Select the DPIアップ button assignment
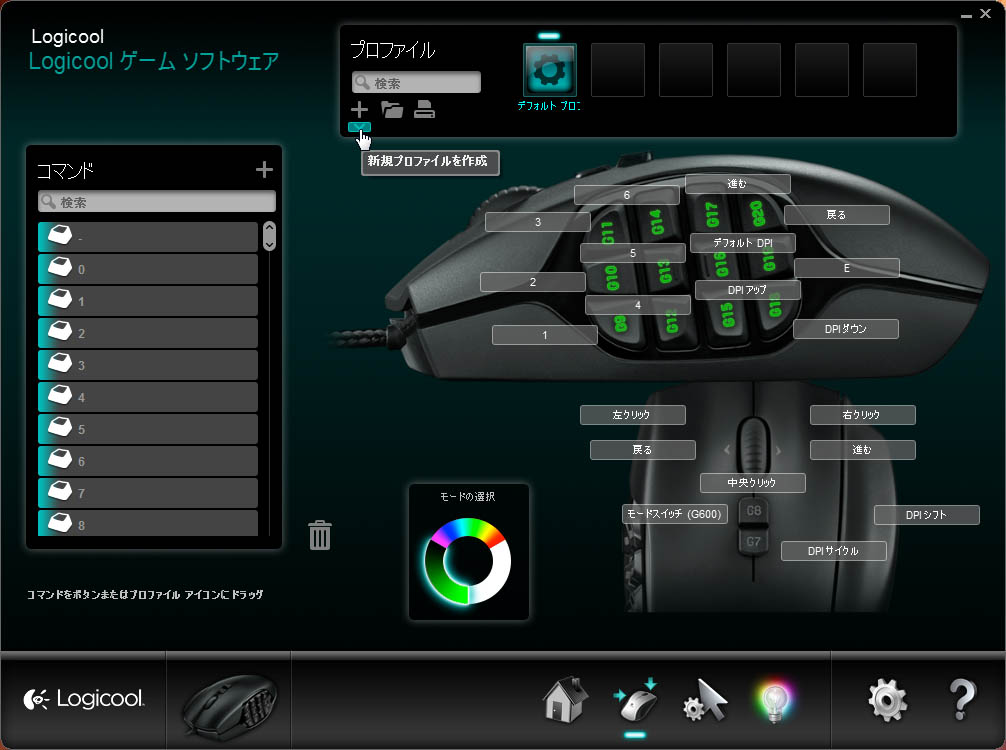Viewport: 1006px width, 750px height. click(x=748, y=290)
